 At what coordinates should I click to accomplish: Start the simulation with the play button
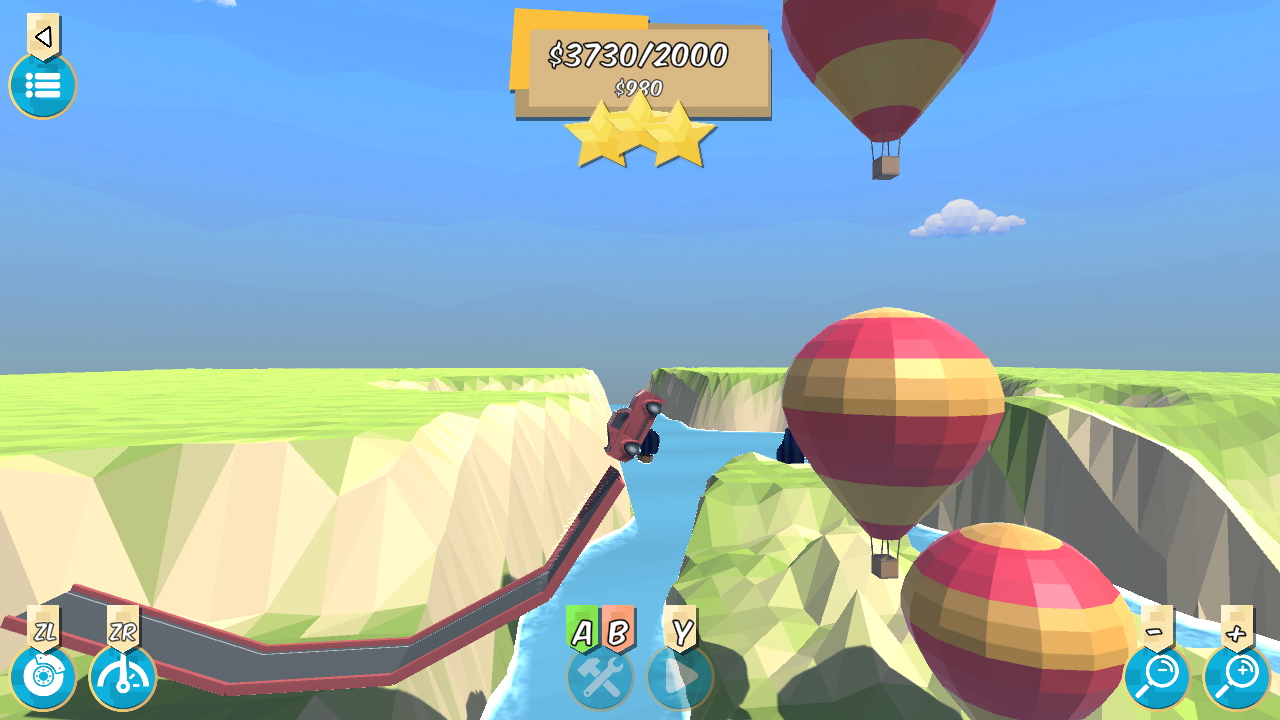(683, 677)
